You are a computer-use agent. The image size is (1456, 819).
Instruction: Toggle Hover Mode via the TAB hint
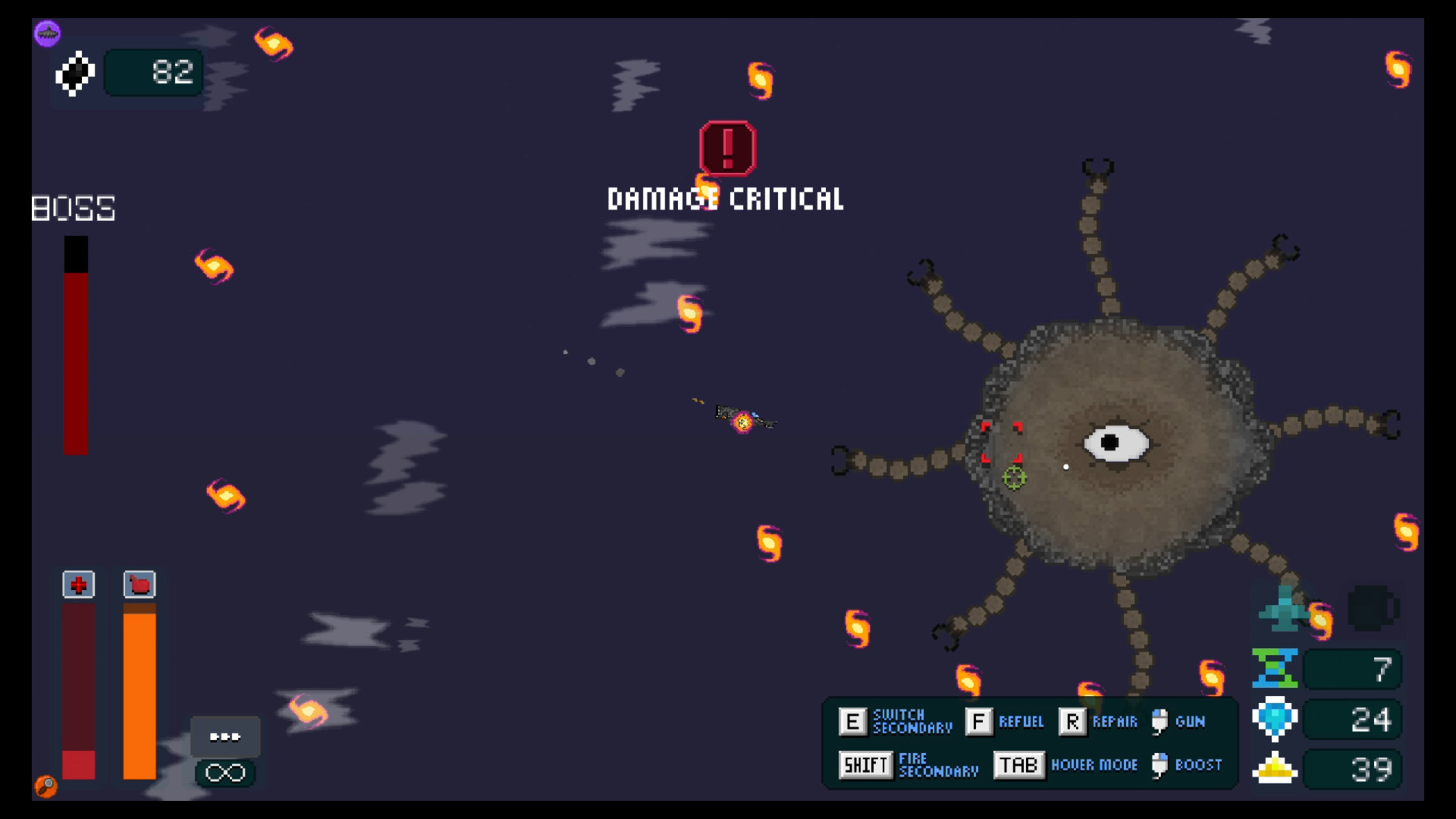tap(1018, 765)
